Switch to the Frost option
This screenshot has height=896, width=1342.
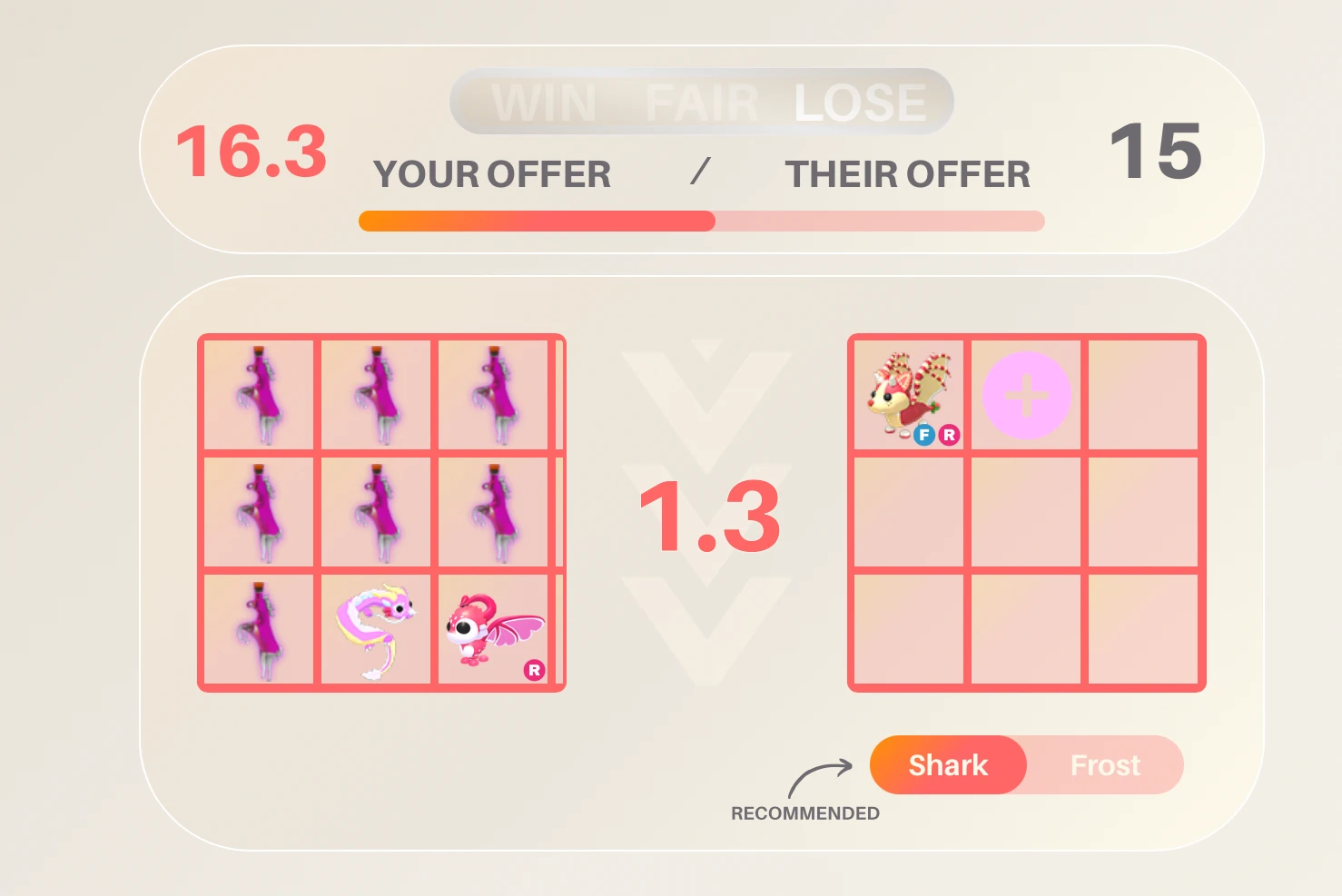click(1106, 765)
